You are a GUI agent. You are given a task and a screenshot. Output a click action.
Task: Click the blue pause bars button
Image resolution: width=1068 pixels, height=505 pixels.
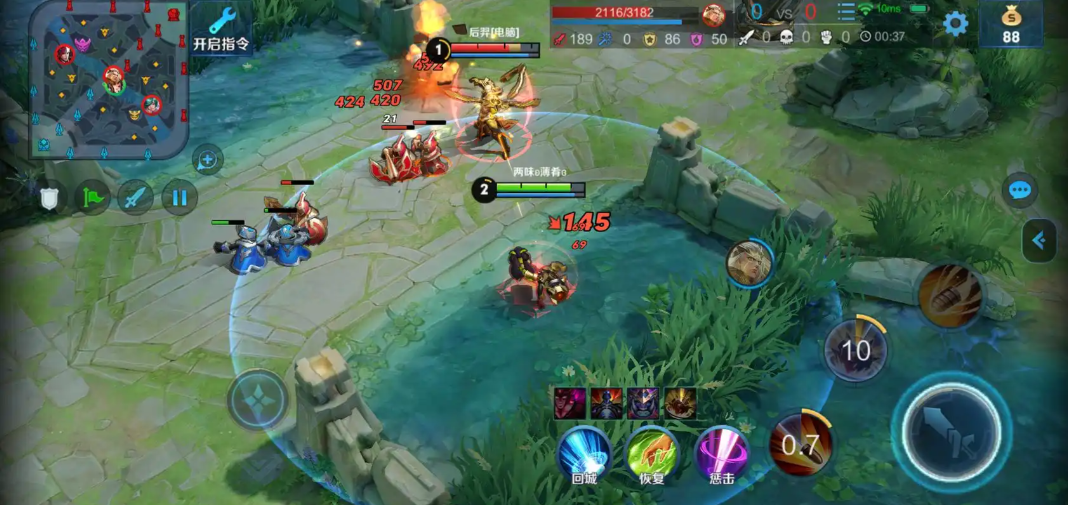pos(179,198)
